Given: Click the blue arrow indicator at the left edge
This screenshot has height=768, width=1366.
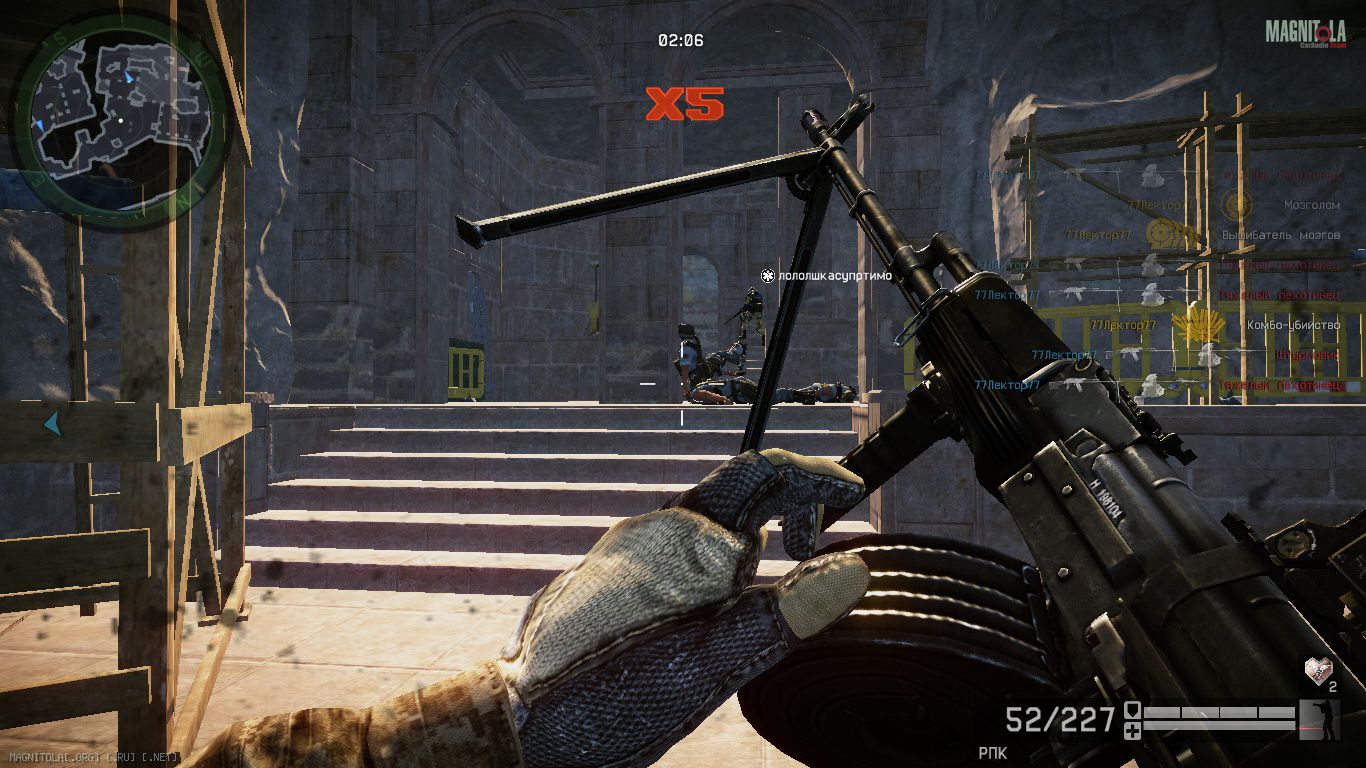Looking at the screenshot, I should (51, 424).
